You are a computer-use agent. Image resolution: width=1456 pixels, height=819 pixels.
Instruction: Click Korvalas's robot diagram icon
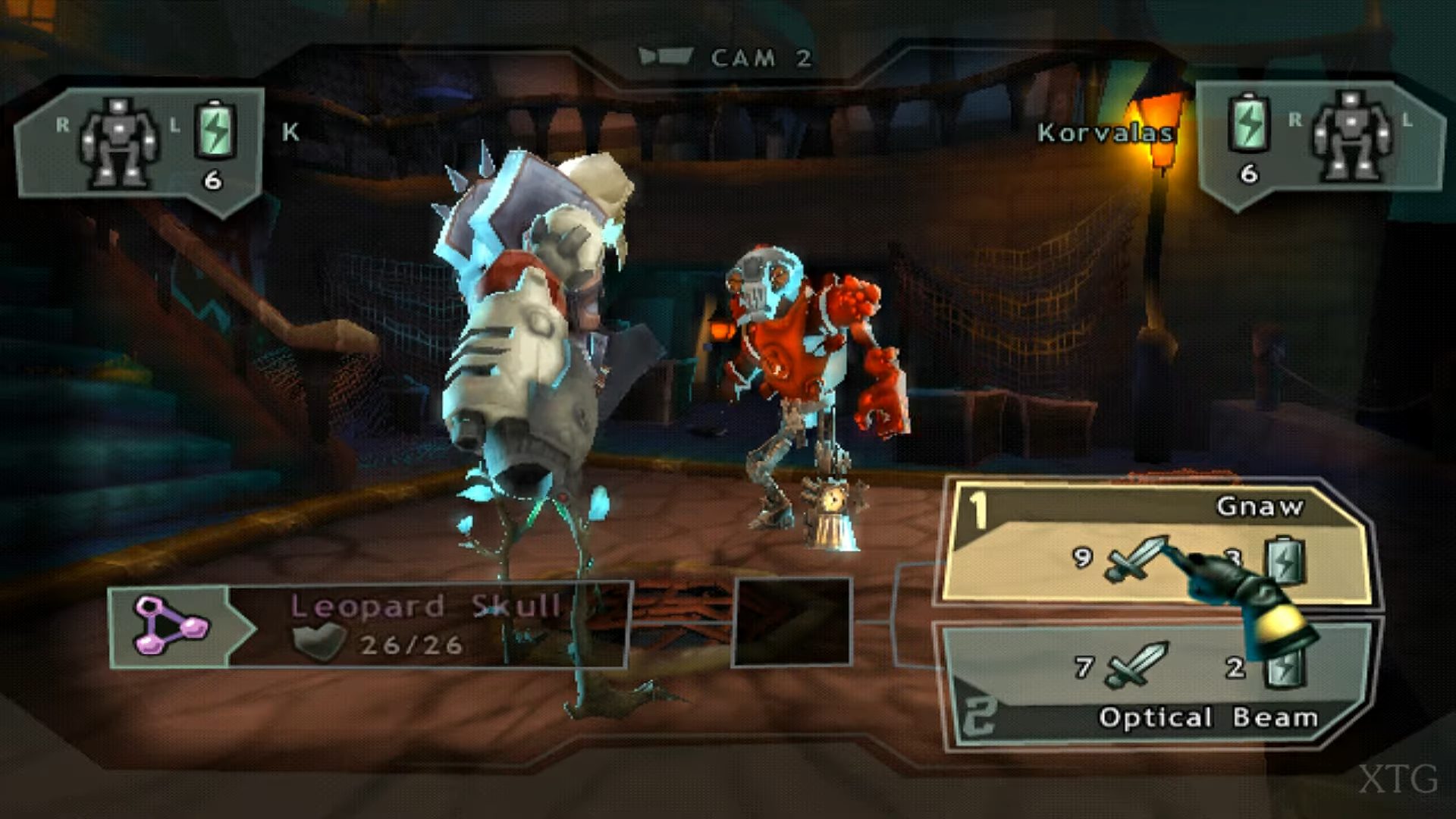(1351, 136)
